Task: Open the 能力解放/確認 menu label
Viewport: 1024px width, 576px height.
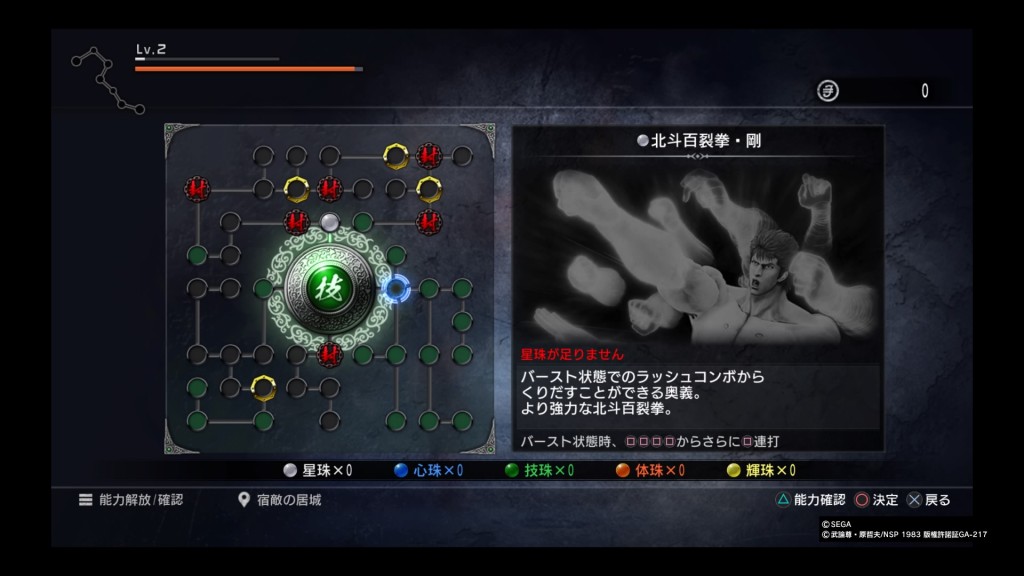Action: click(x=133, y=499)
